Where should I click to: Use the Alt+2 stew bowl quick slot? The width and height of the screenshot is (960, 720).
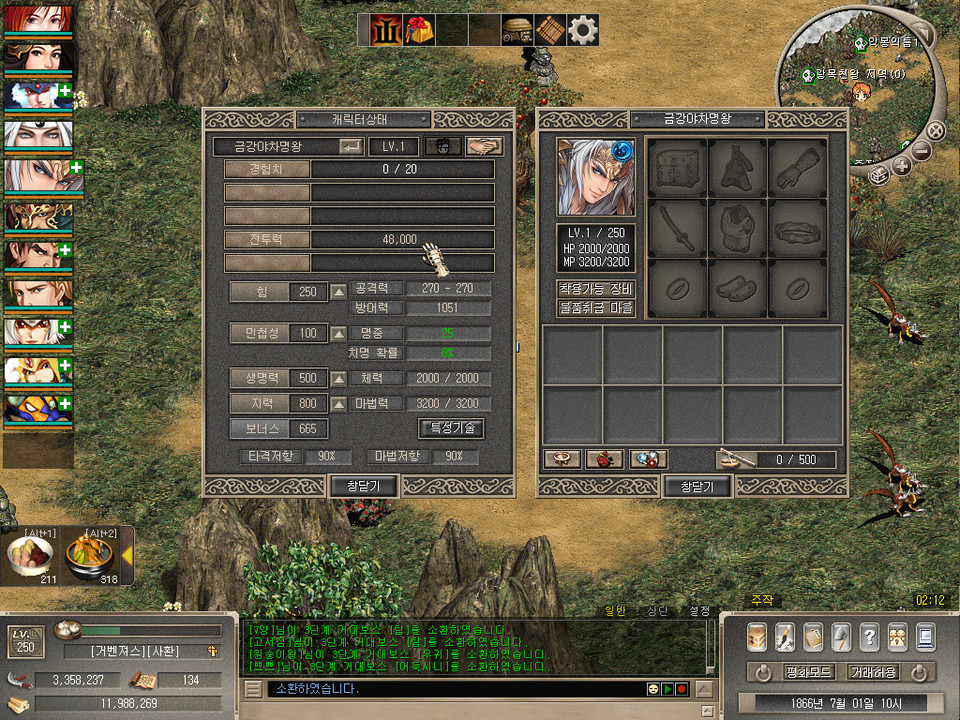(x=92, y=556)
